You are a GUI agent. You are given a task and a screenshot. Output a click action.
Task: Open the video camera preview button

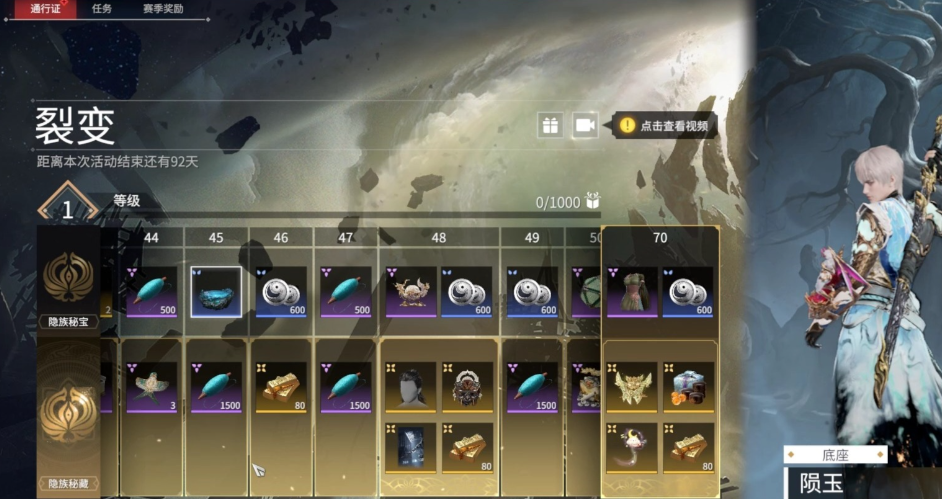(585, 125)
